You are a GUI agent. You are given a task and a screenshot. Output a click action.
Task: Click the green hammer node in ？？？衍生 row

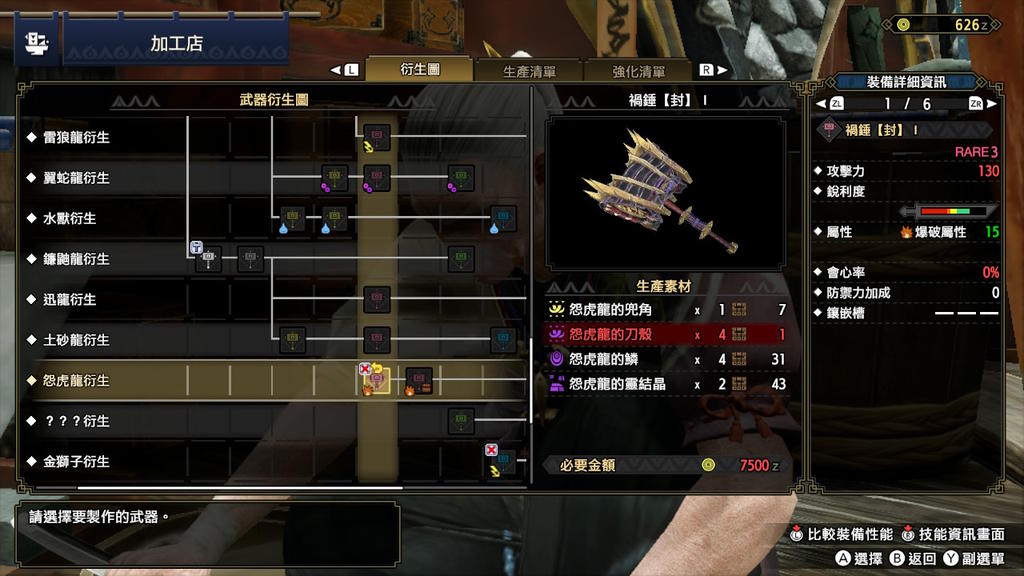coord(461,420)
